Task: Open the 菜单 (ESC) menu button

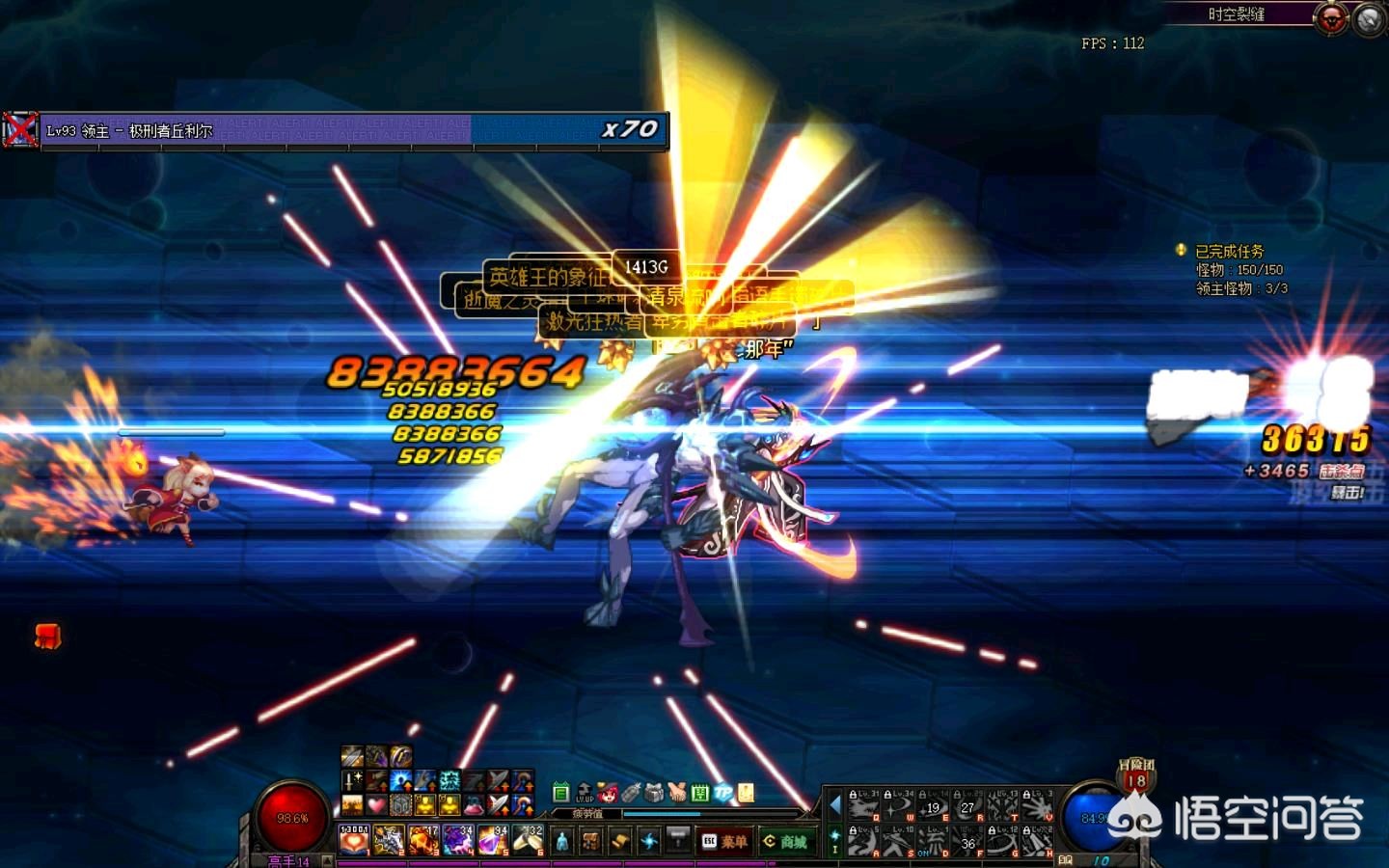Action: click(725, 841)
